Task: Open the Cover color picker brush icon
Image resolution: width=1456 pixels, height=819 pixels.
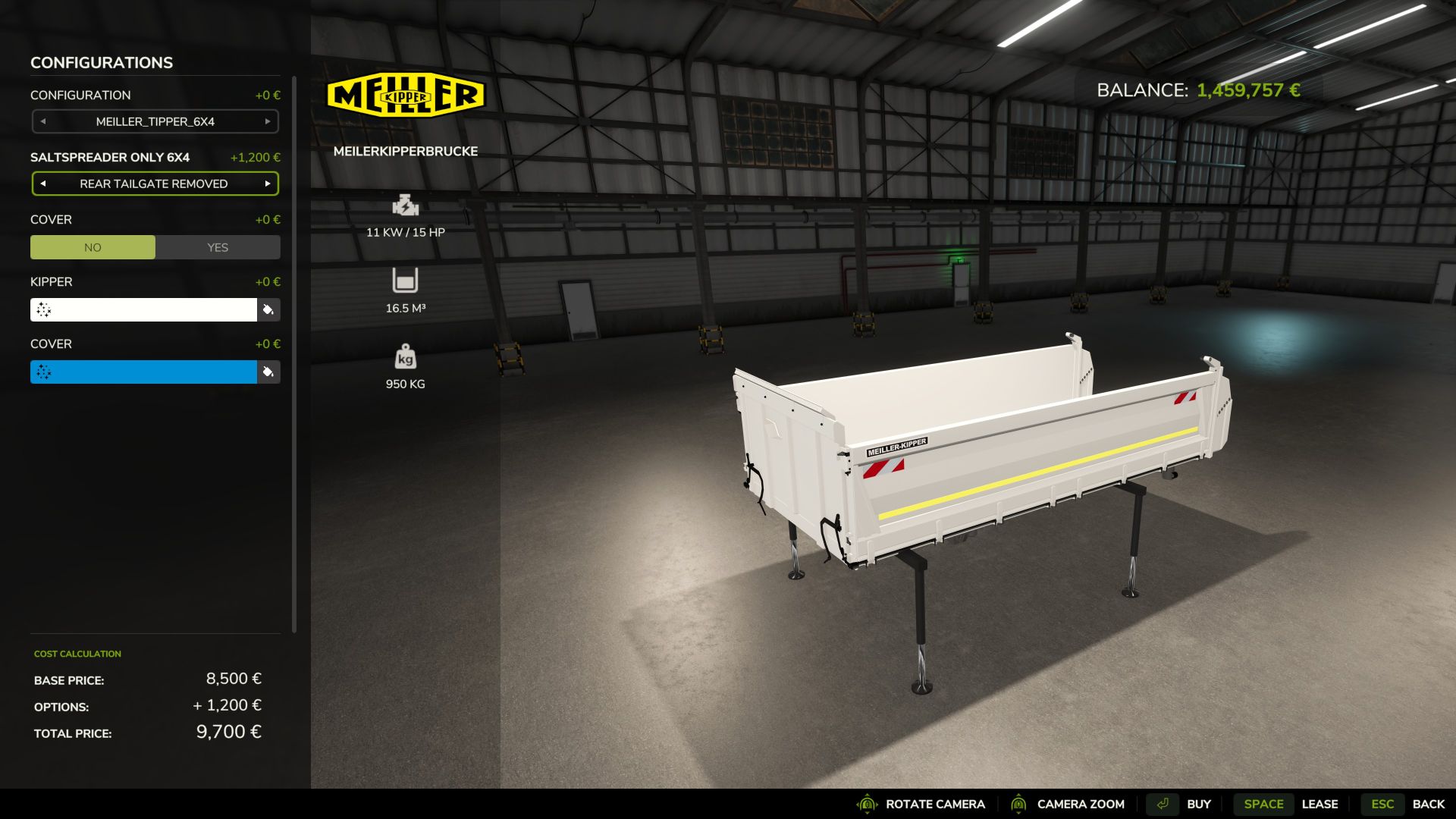Action: 268,372
